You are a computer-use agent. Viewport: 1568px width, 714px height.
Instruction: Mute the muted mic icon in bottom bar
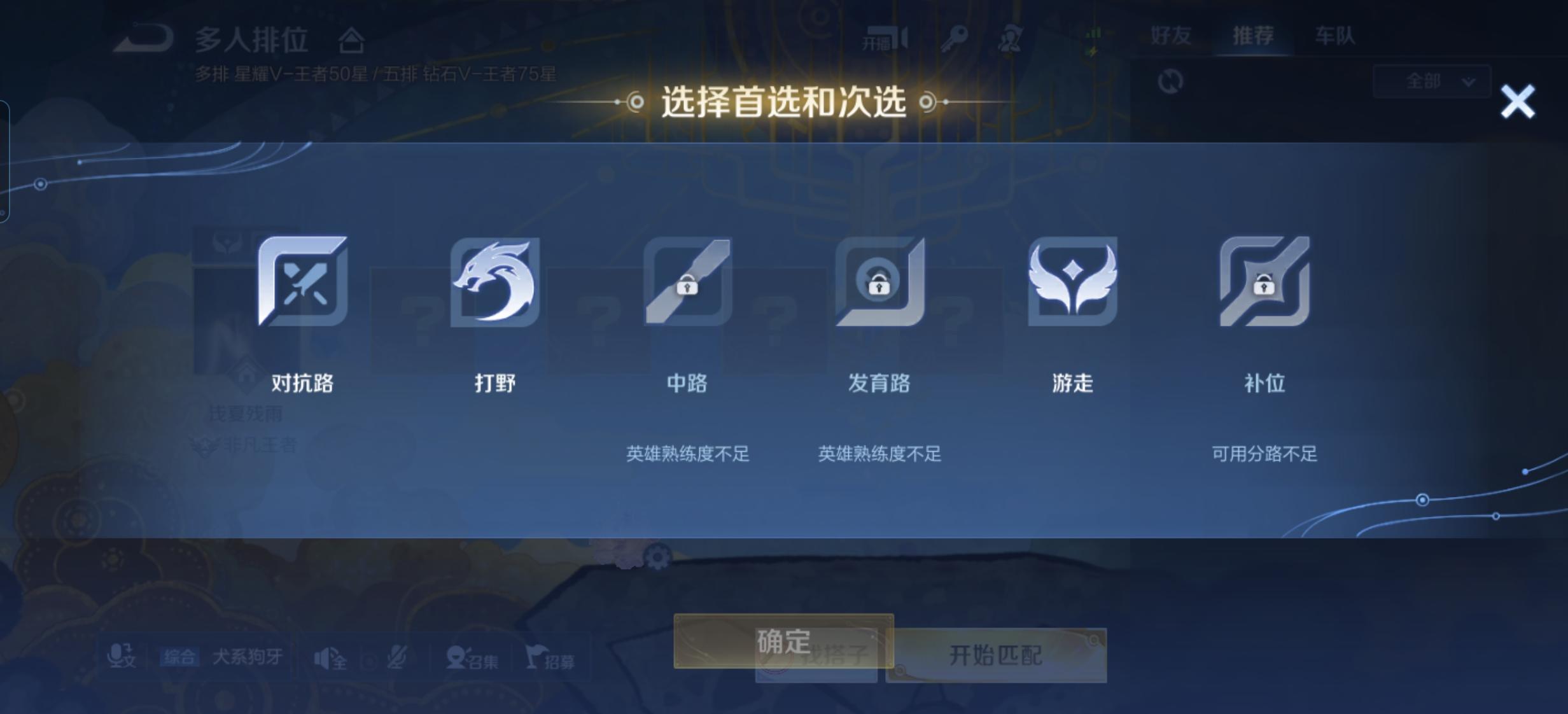(x=397, y=657)
